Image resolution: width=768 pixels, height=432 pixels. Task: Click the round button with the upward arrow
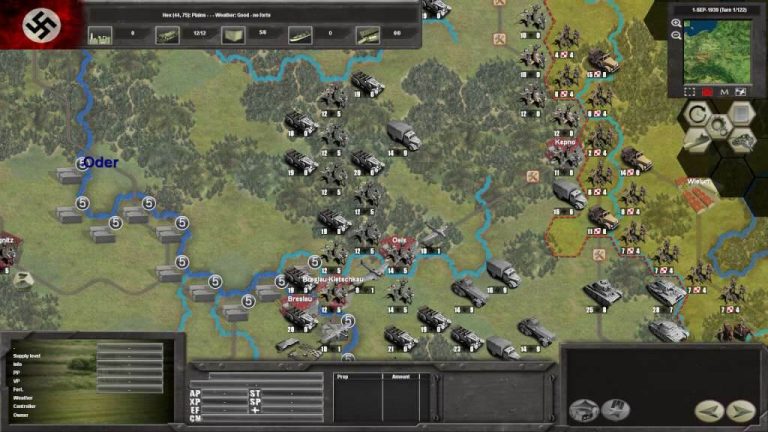click(x=584, y=410)
